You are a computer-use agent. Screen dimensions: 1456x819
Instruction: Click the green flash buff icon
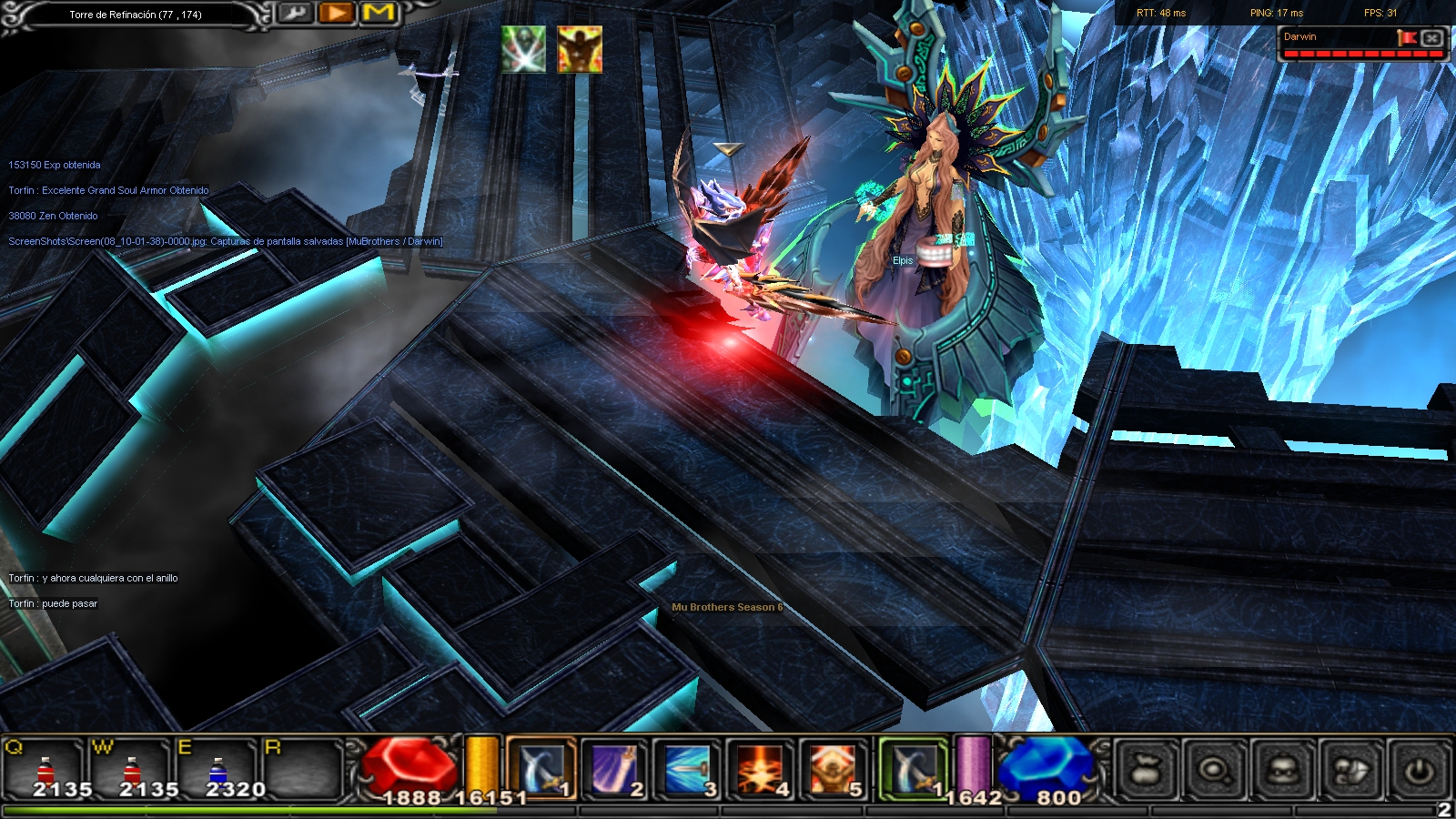pos(523,49)
